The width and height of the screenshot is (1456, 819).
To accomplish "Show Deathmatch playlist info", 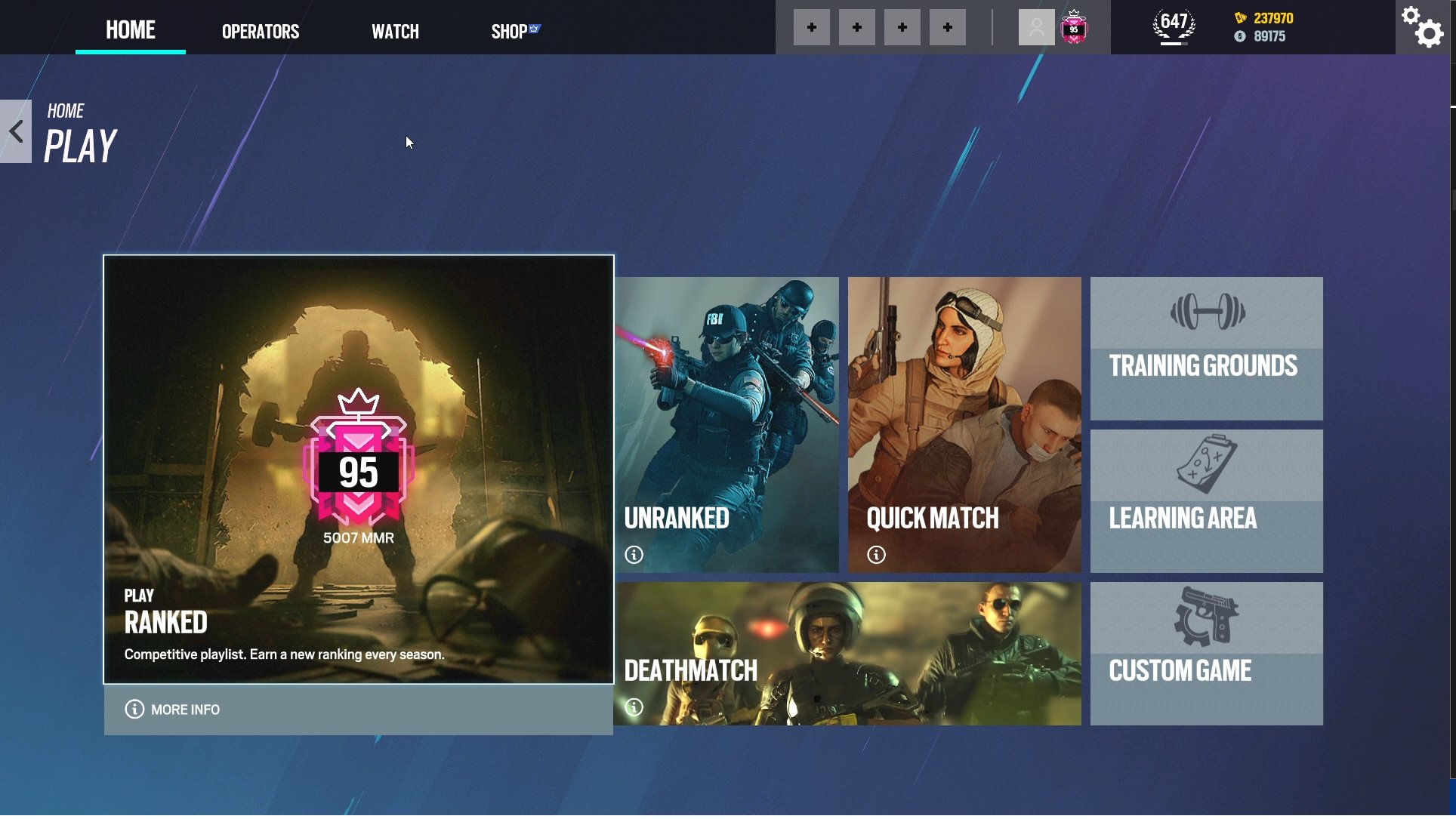I will tap(634, 708).
